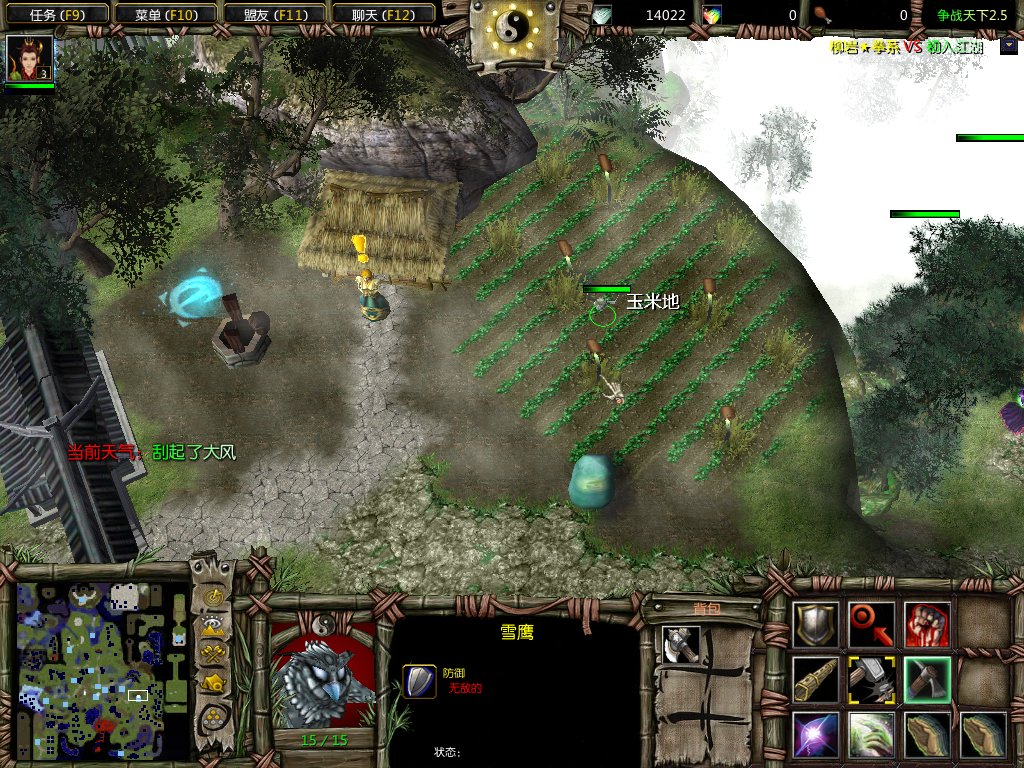The image size is (1024, 768).
Task: Use the red fist ability
Action: [x=927, y=624]
